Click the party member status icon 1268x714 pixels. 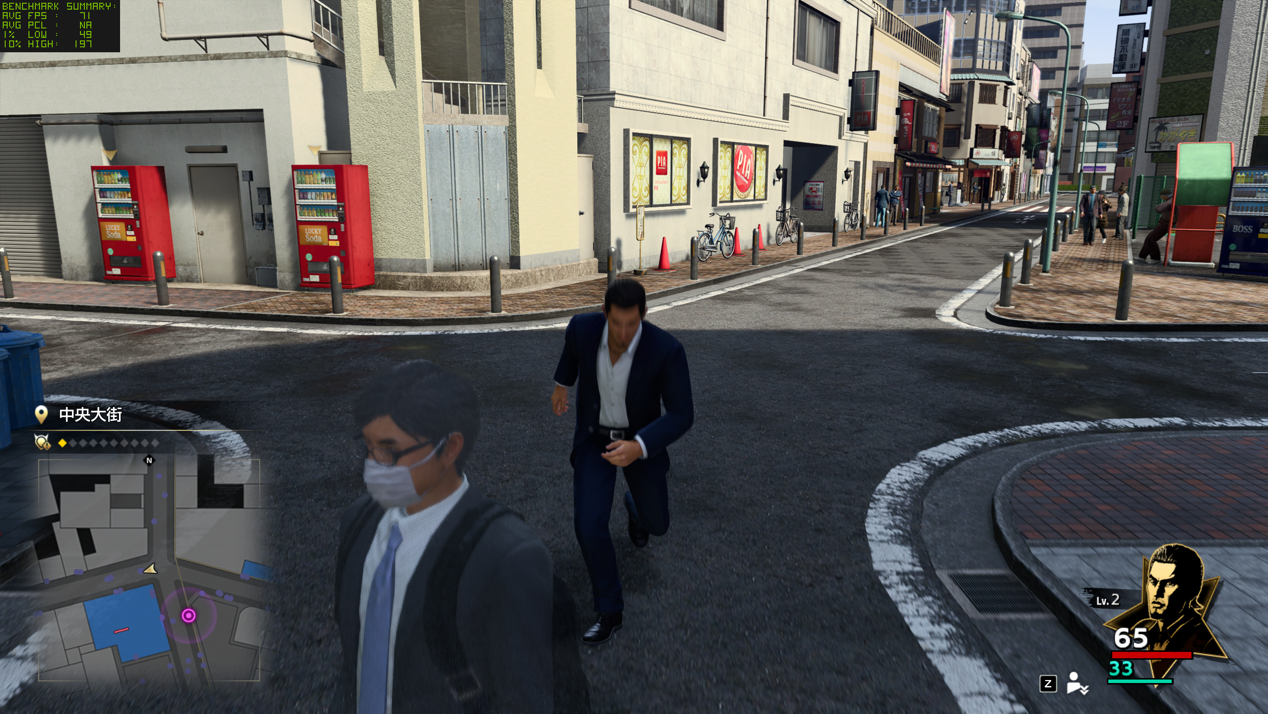pyautogui.click(x=1076, y=683)
